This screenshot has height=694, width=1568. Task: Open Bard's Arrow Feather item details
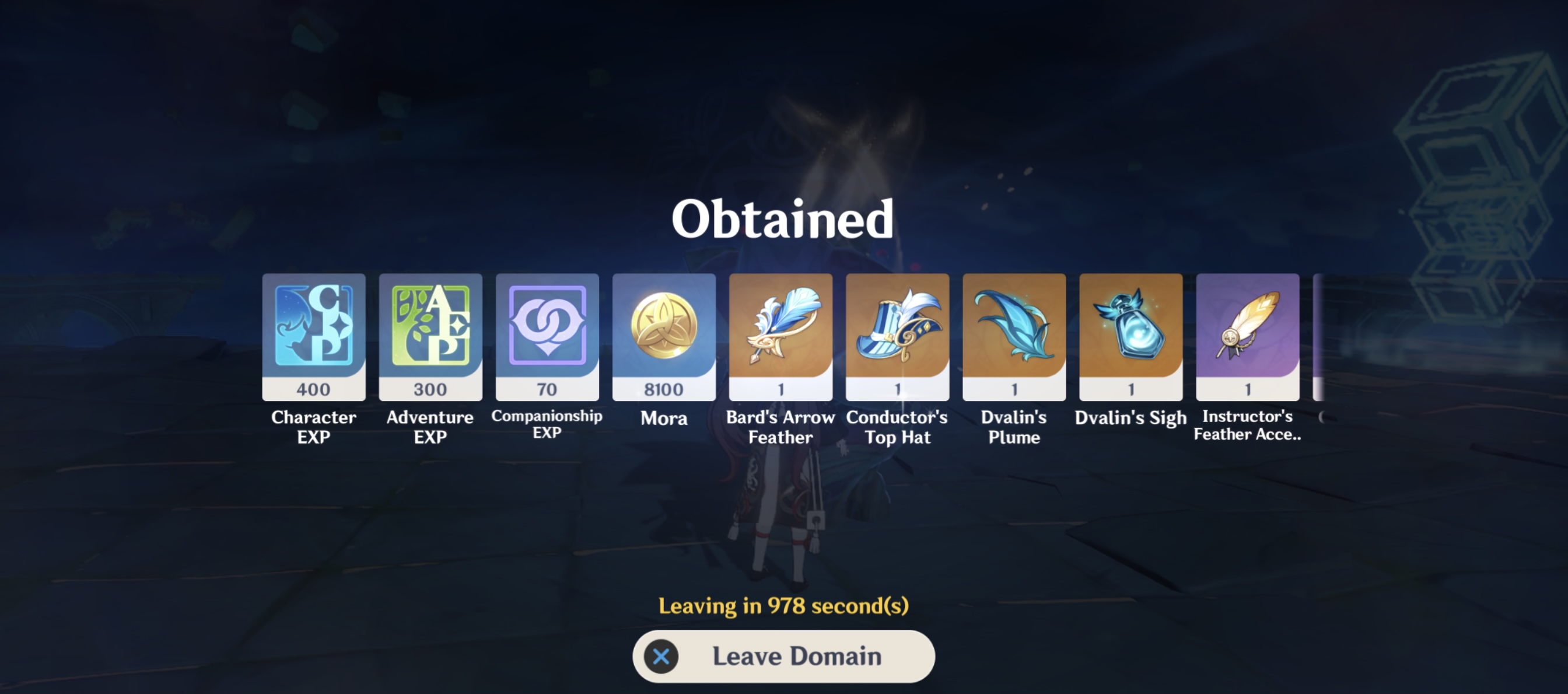tap(780, 336)
